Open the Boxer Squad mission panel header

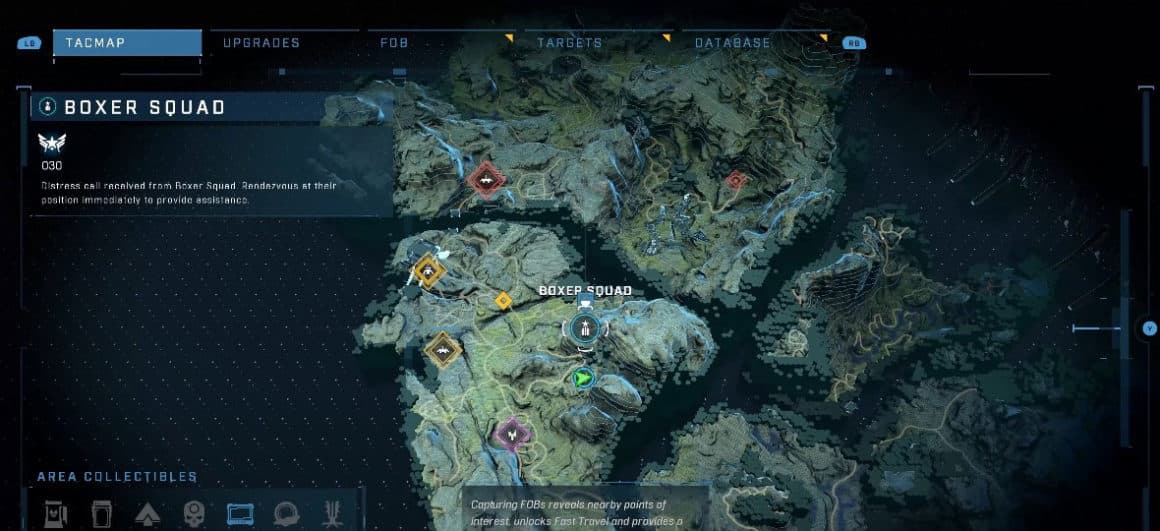click(144, 107)
